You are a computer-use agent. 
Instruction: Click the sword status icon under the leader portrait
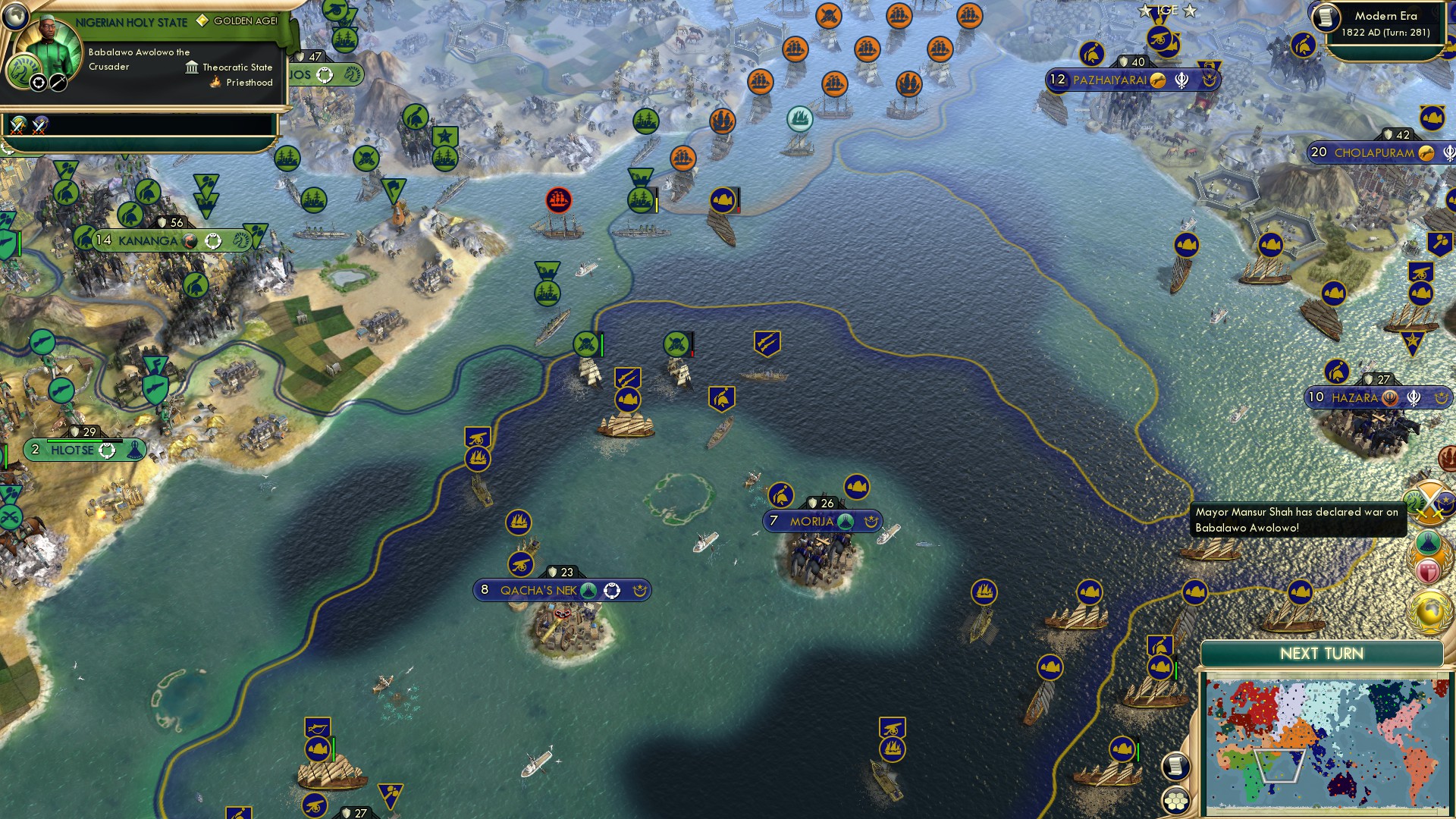coord(58,83)
